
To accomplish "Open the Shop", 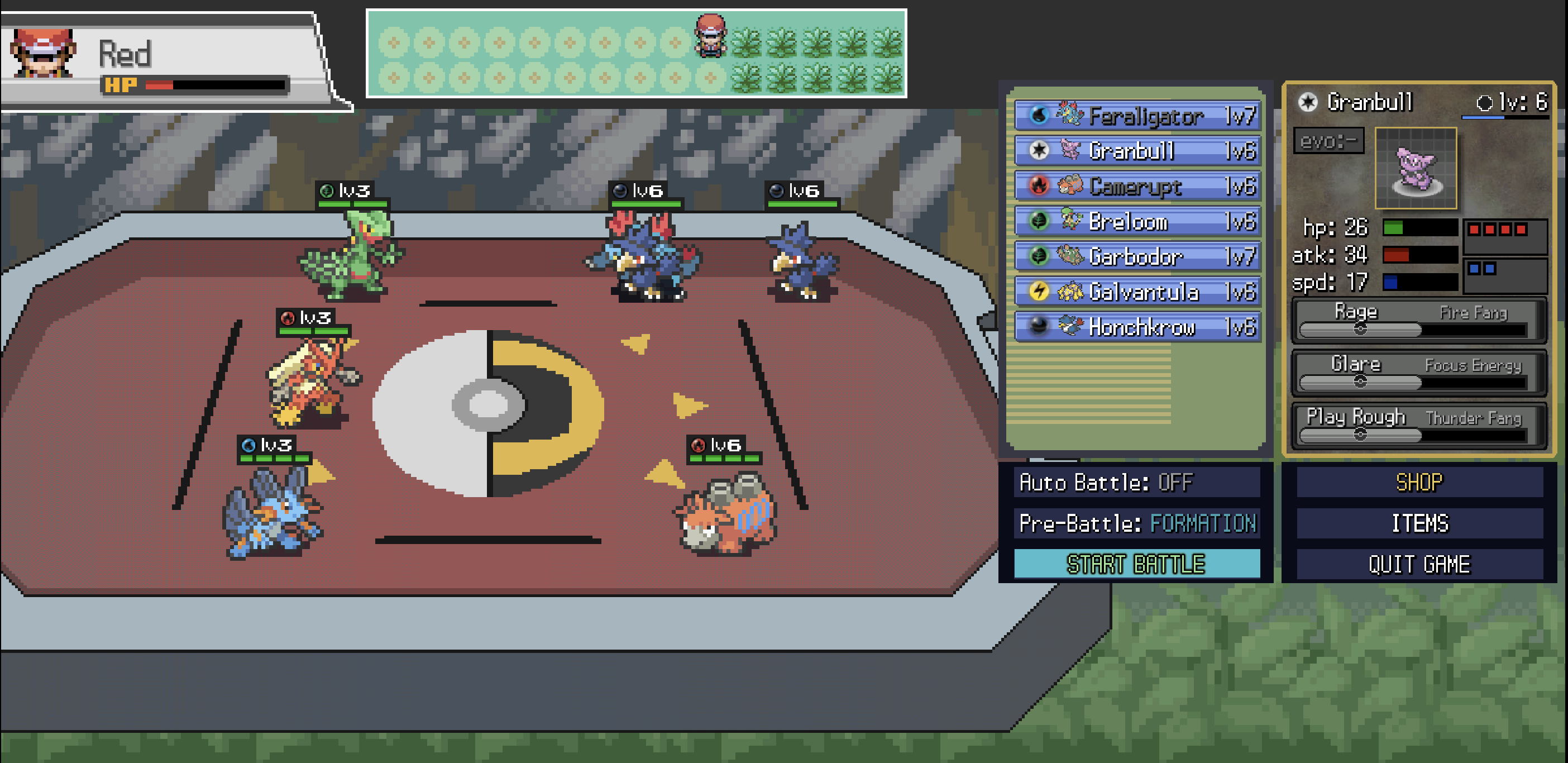I will pyautogui.click(x=1419, y=482).
